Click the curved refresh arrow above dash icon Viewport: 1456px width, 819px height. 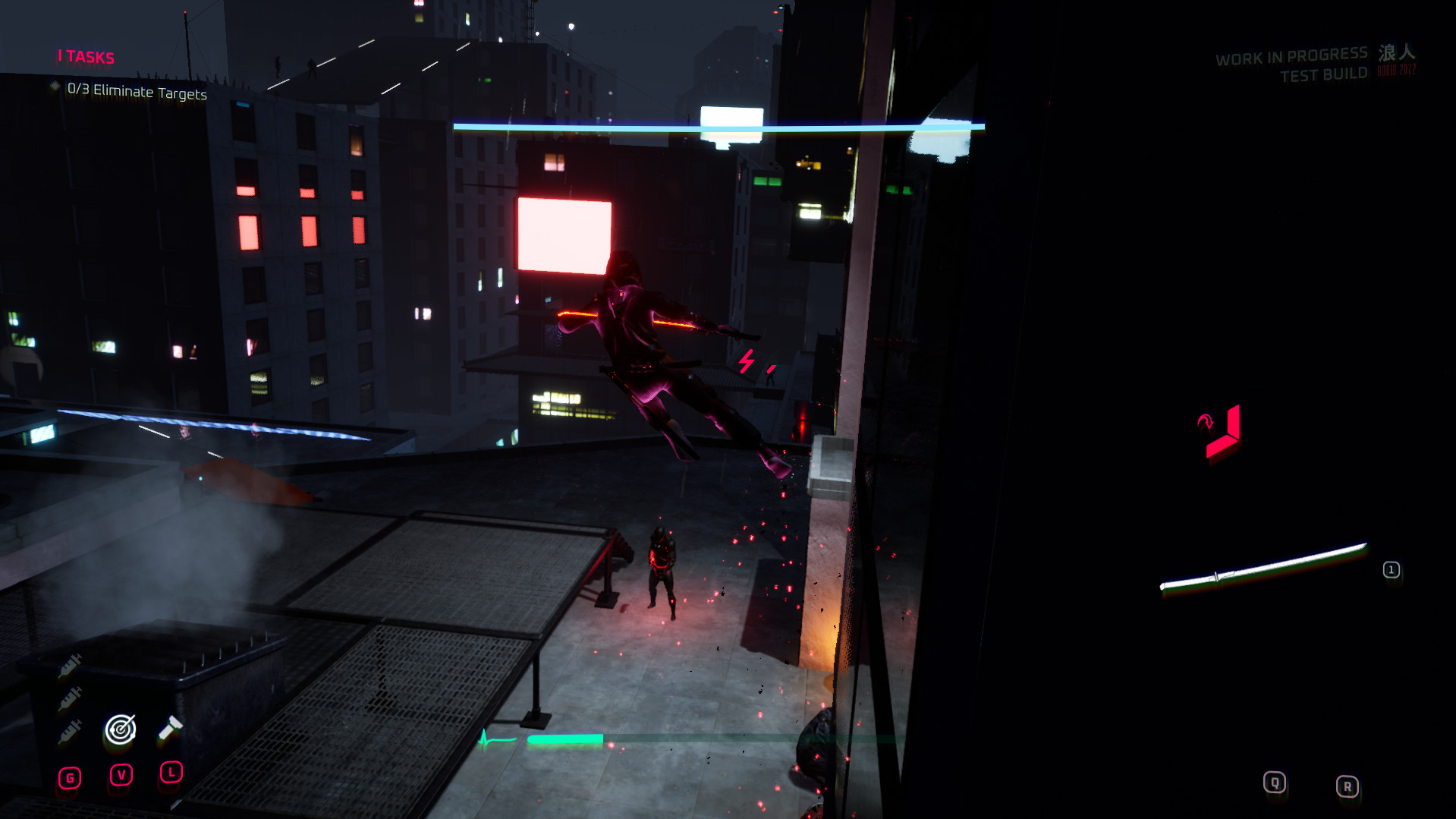[1206, 422]
